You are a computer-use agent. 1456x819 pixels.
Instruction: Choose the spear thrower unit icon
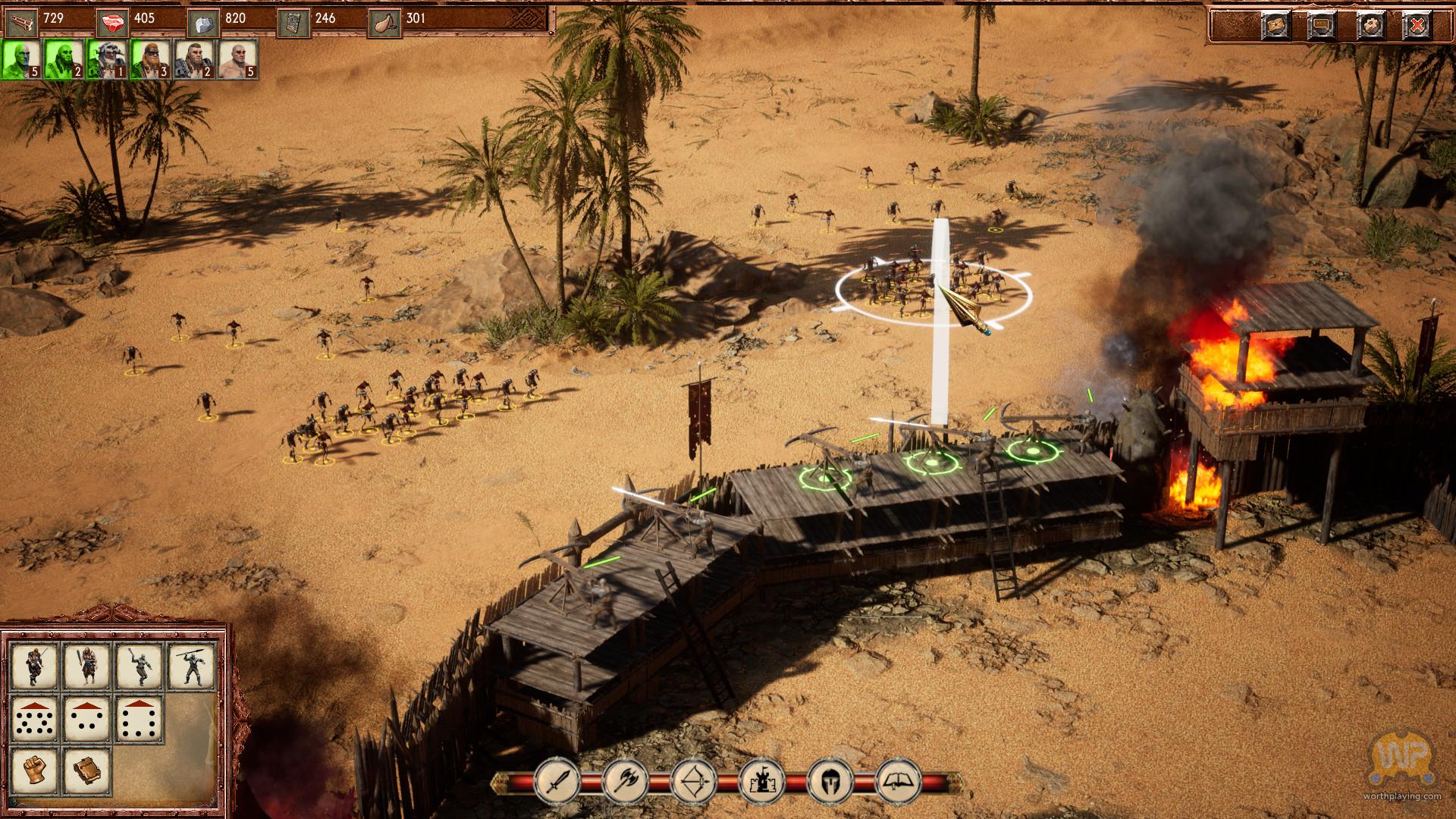192,665
